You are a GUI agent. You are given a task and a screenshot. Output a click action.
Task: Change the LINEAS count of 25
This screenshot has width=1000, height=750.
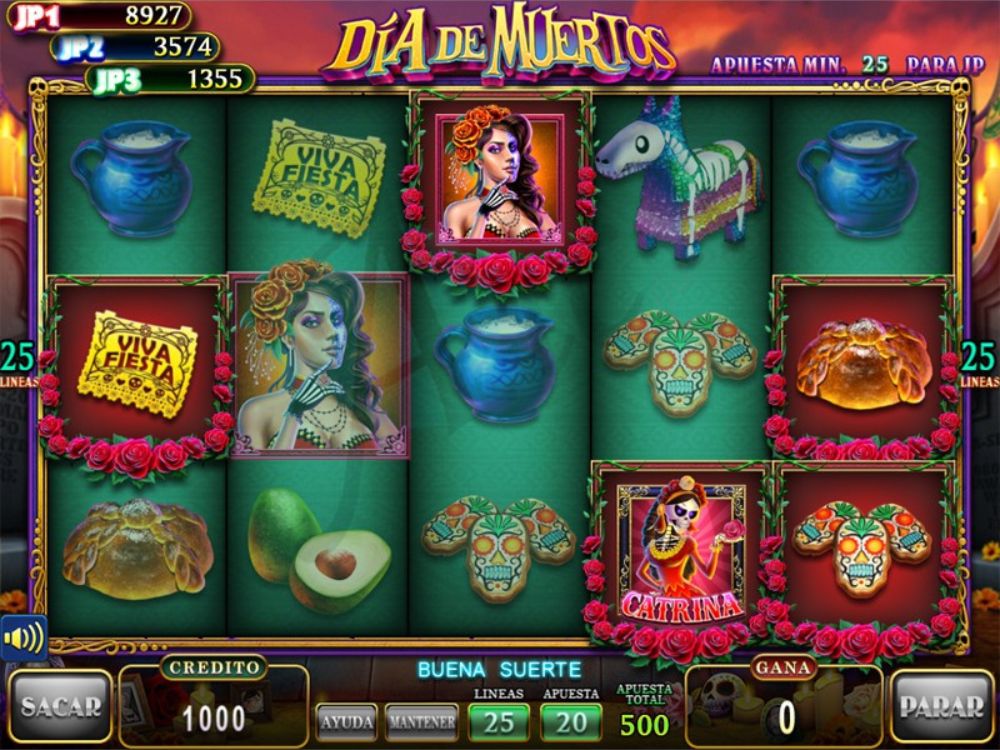tap(498, 721)
